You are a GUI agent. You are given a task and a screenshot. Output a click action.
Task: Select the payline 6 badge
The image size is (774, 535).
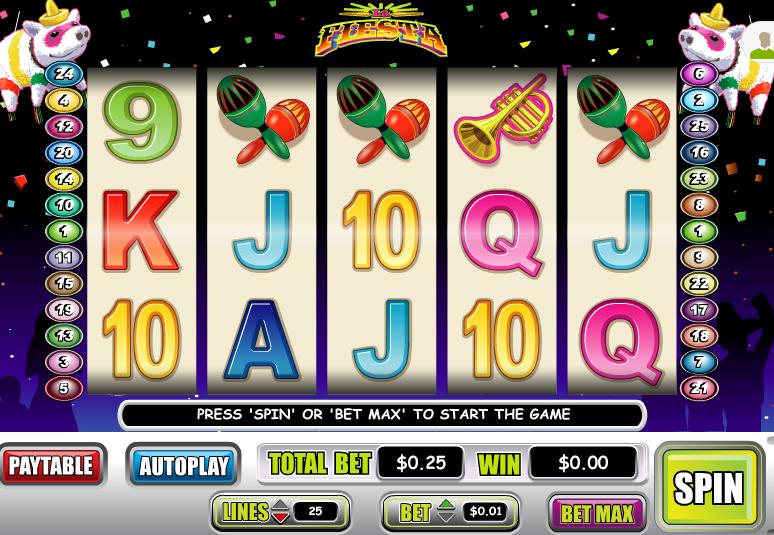(x=698, y=74)
